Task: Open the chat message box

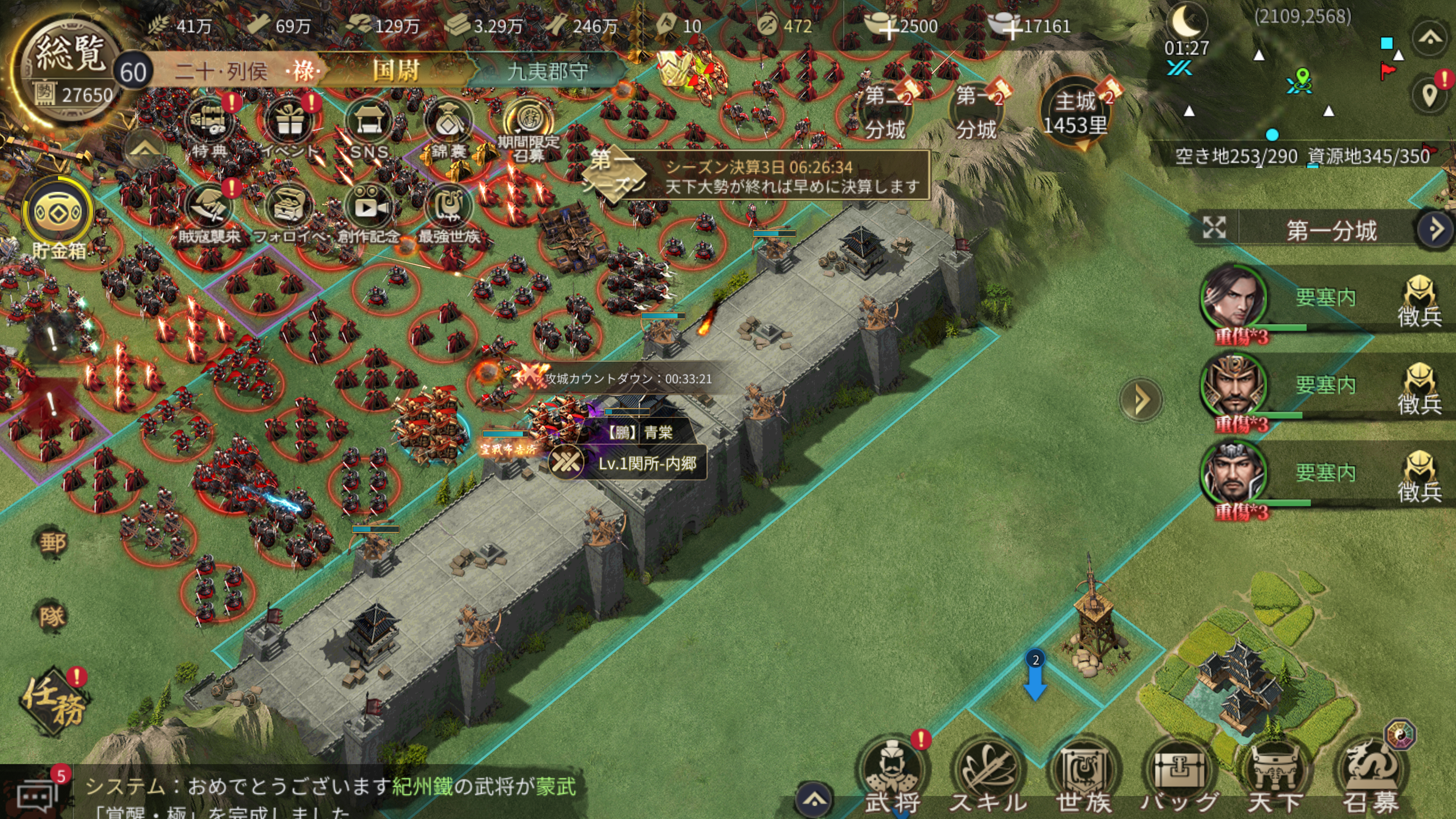Action: tap(36, 795)
